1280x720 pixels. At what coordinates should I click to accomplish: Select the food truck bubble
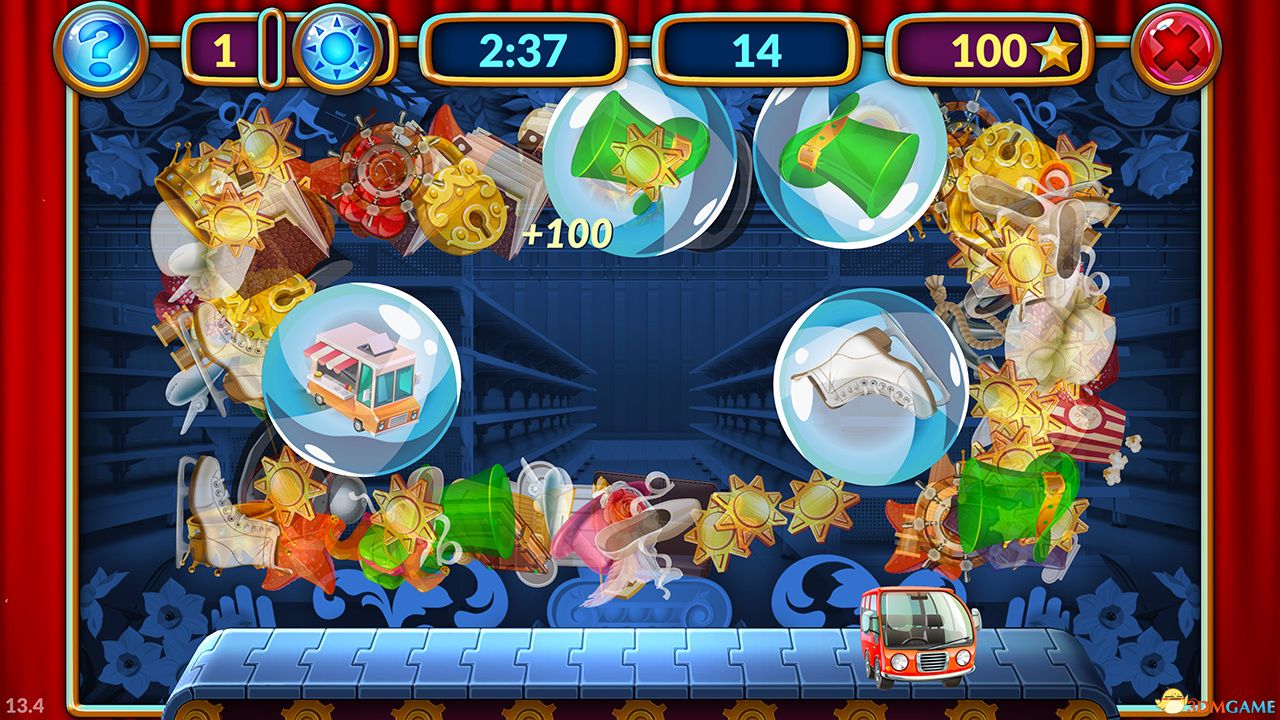361,380
